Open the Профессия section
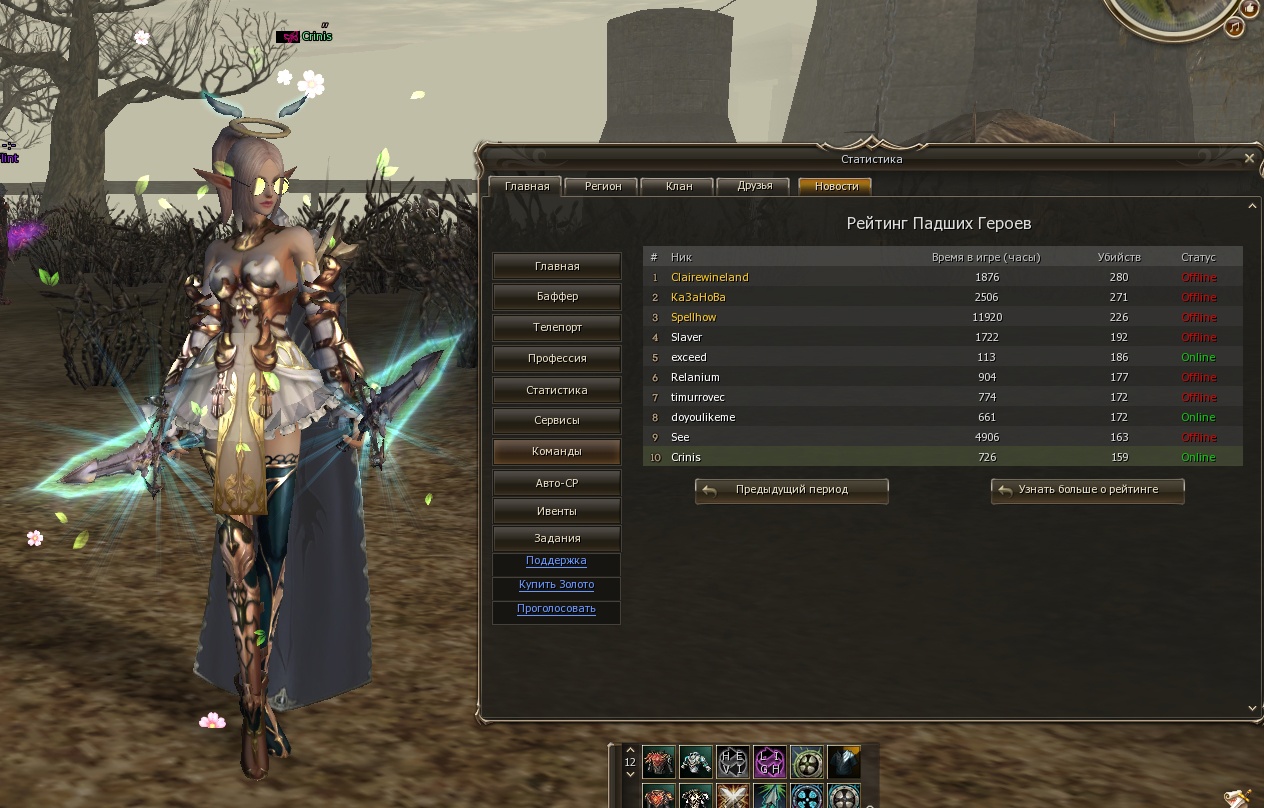 pos(557,359)
